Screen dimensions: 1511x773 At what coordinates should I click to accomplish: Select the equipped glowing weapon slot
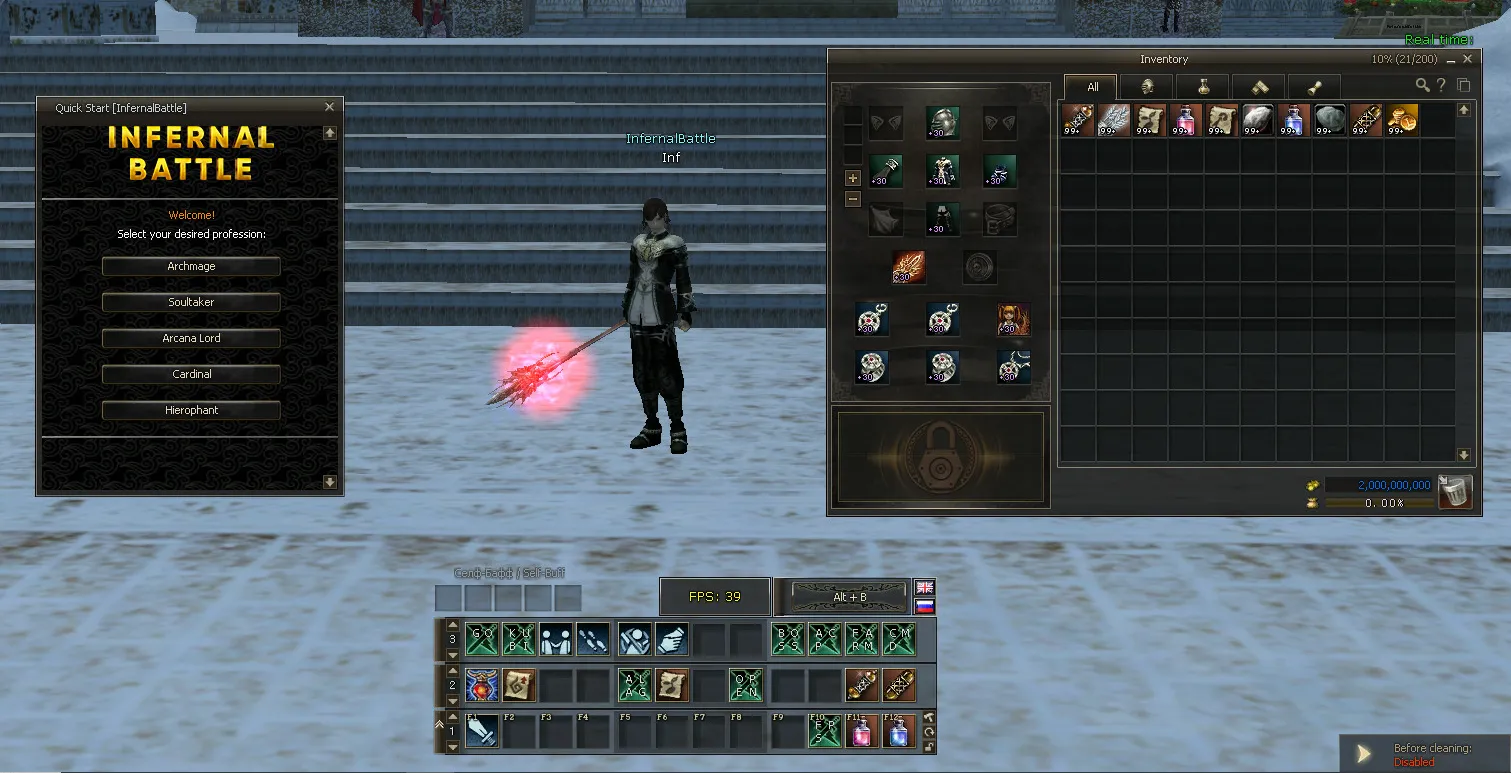[908, 267]
